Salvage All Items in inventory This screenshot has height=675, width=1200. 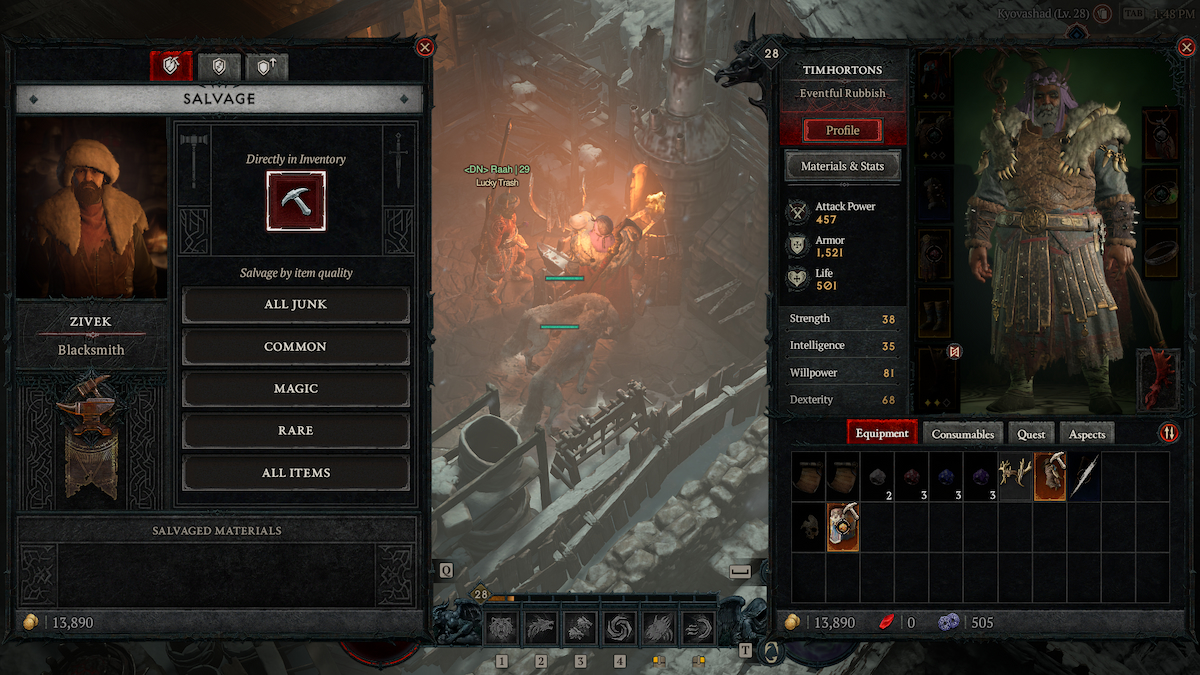pos(295,473)
